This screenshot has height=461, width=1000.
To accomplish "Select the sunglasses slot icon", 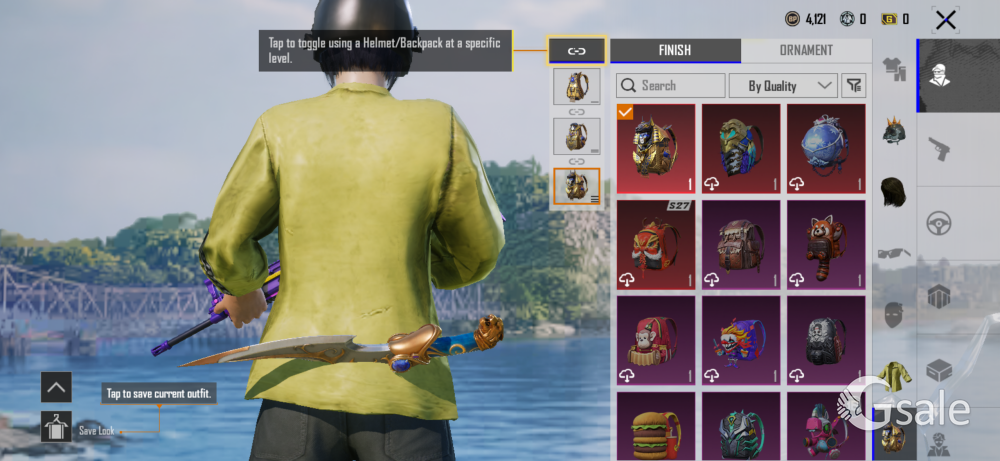I will coord(893,252).
